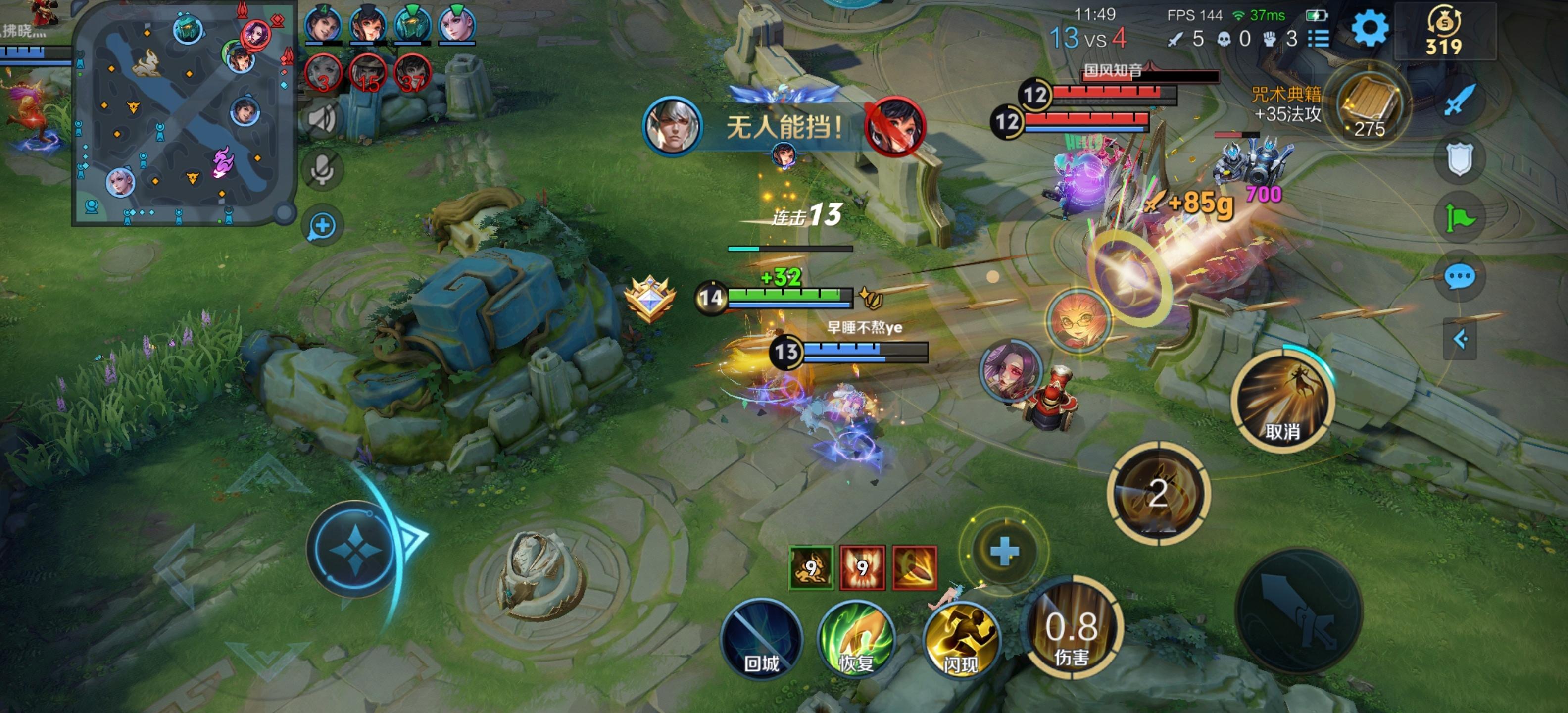Image resolution: width=1568 pixels, height=713 pixels.
Task: Open the quick chat bubble
Action: tap(1459, 277)
